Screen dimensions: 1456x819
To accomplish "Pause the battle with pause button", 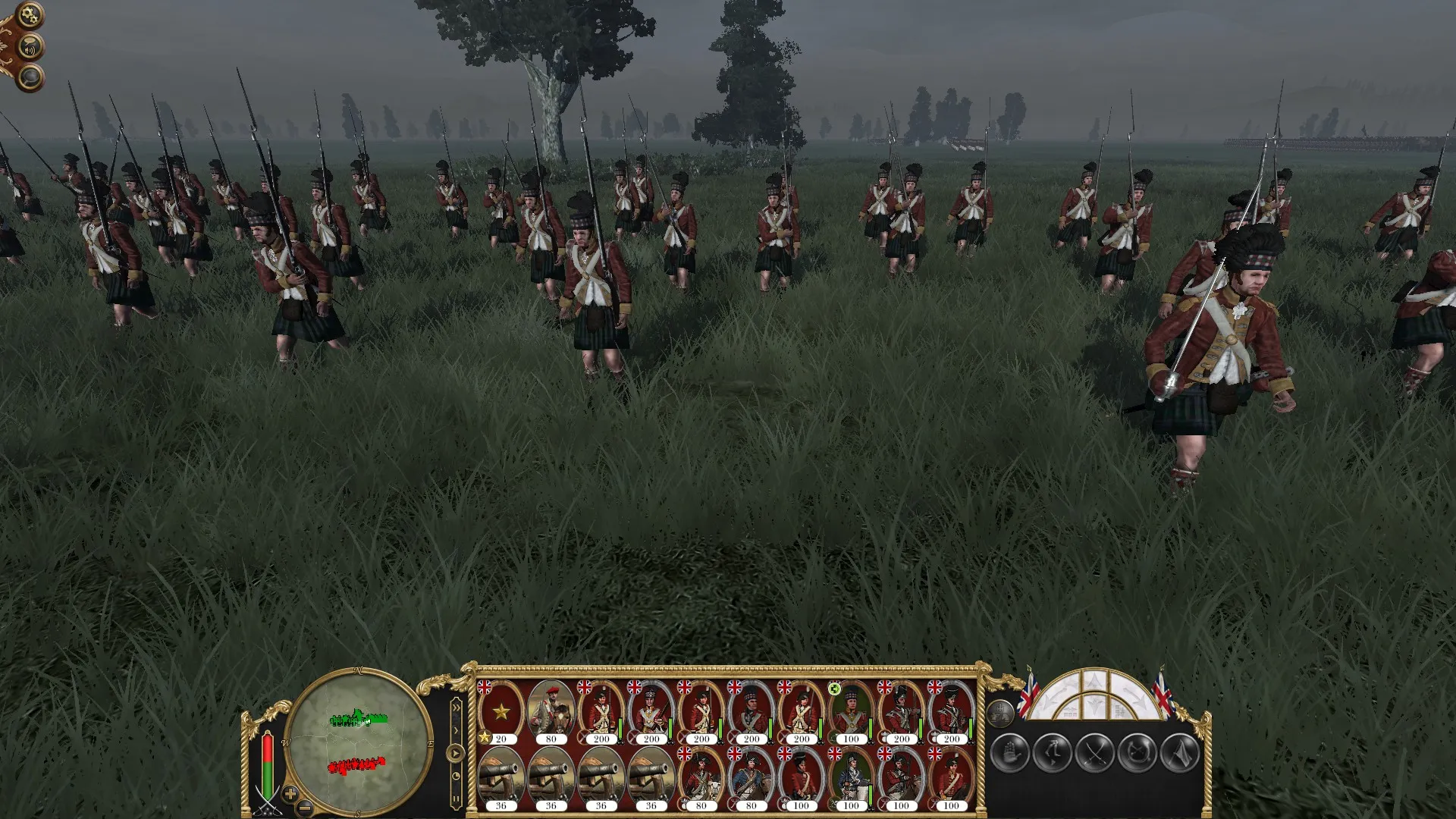I will (x=456, y=798).
